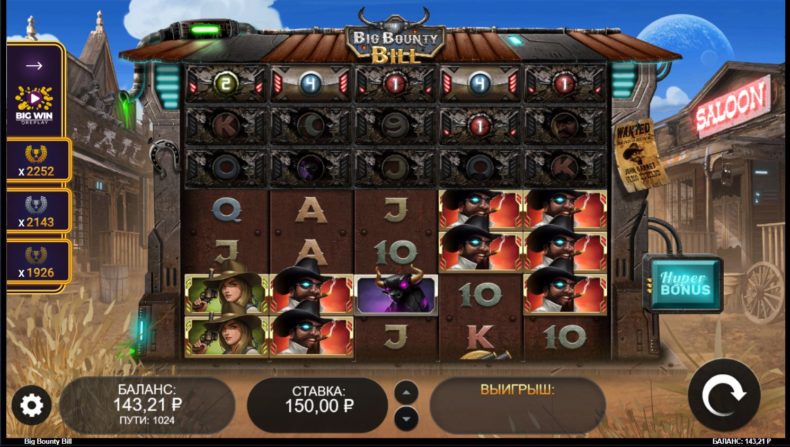Open the Big Win replay panel
790x447 pixels.
pyautogui.click(x=34, y=104)
